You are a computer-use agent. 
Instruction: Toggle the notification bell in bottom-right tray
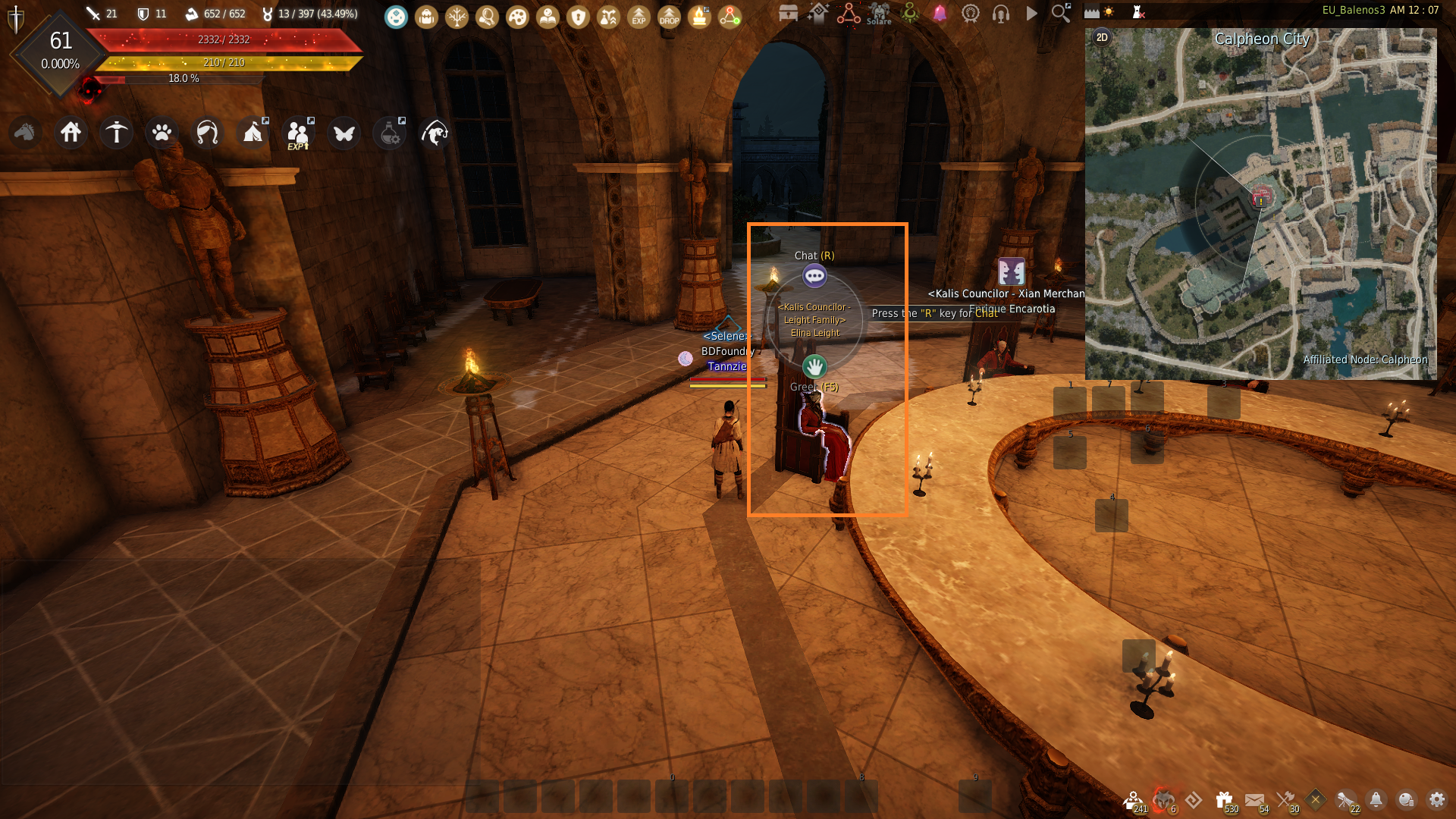click(x=1376, y=799)
